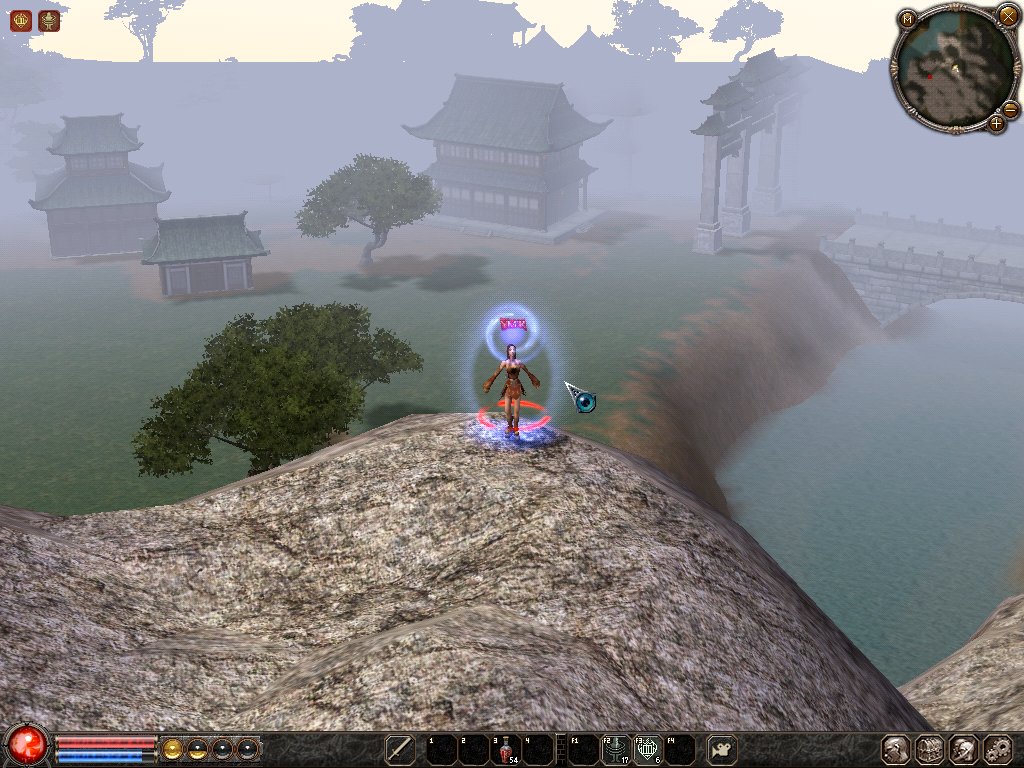Open the treasure chest inventory

930,749
